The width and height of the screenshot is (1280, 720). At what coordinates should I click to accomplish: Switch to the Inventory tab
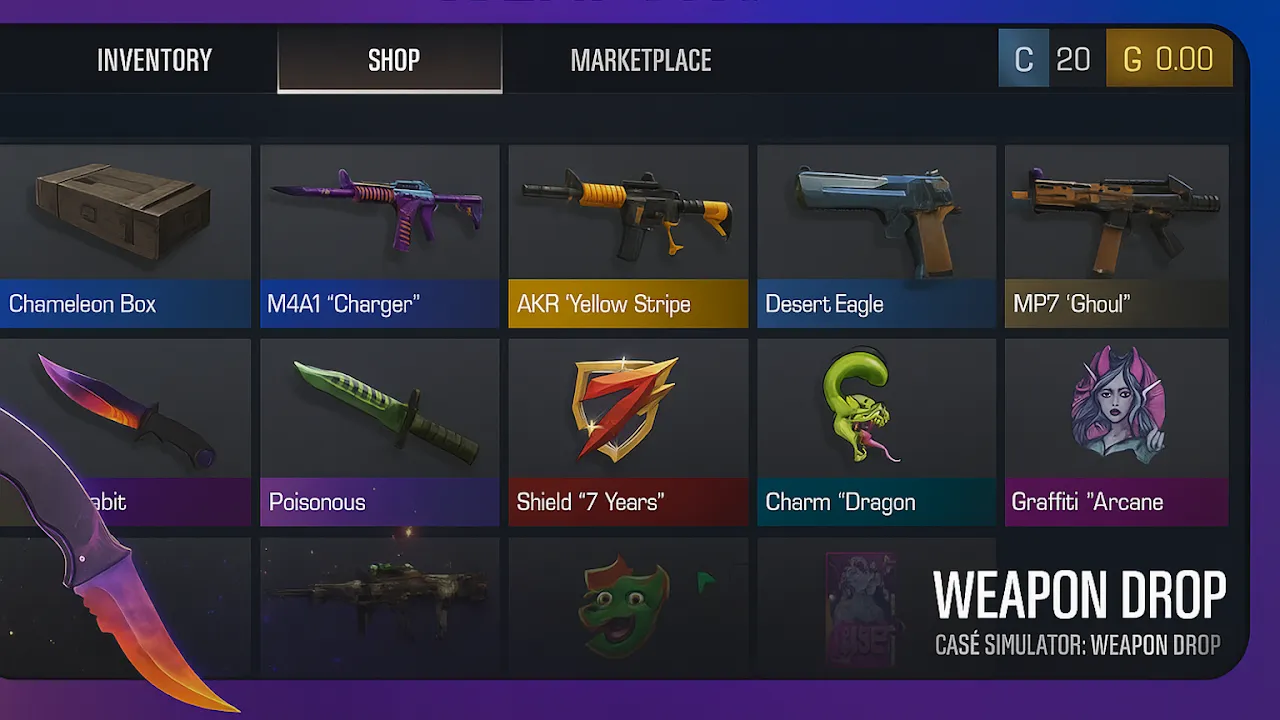coord(154,60)
